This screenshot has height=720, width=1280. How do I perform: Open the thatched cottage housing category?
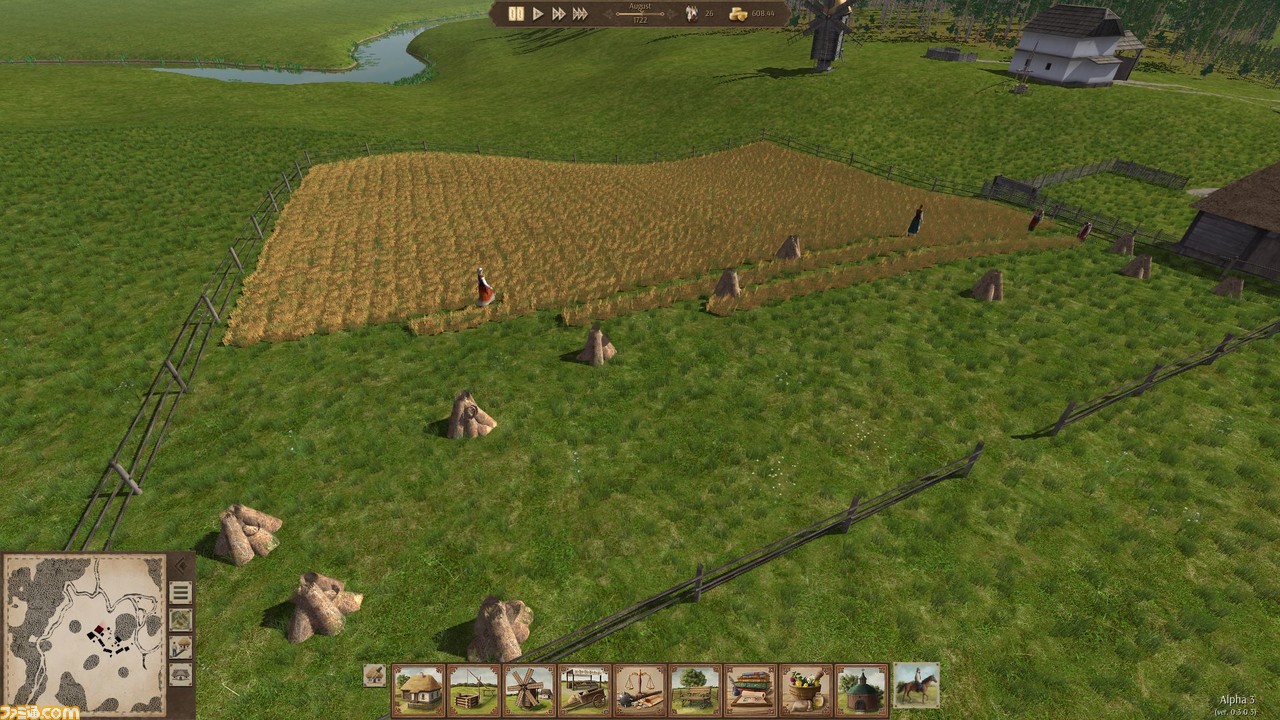418,689
